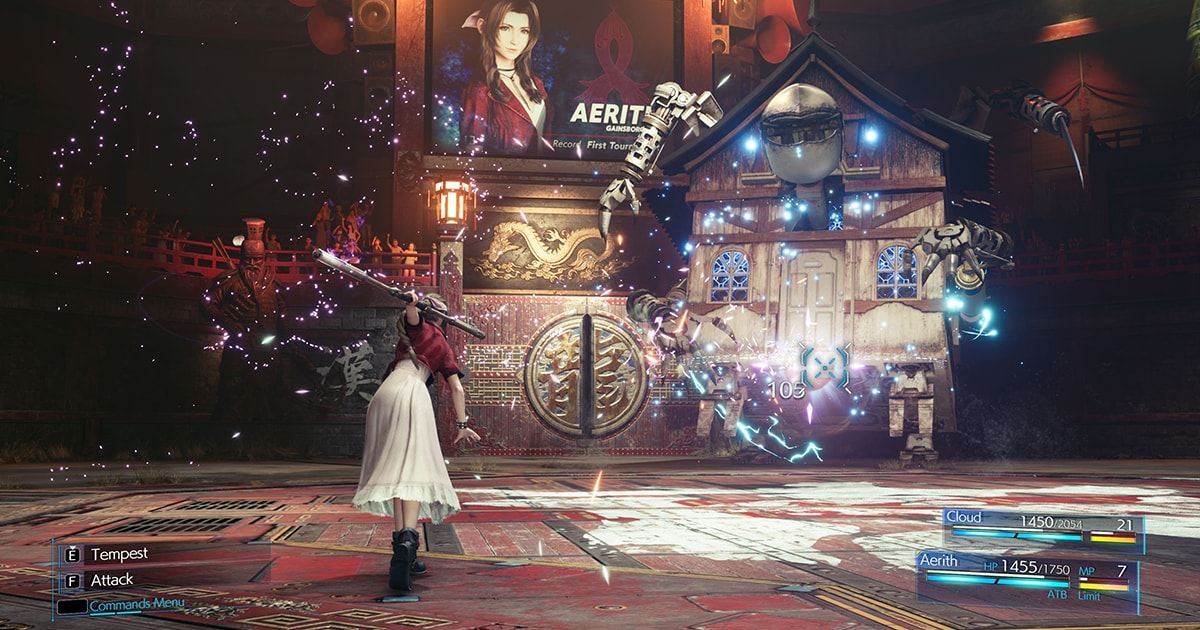This screenshot has height=630, width=1200.
Task: Open the Commands Menu
Action: point(135,605)
